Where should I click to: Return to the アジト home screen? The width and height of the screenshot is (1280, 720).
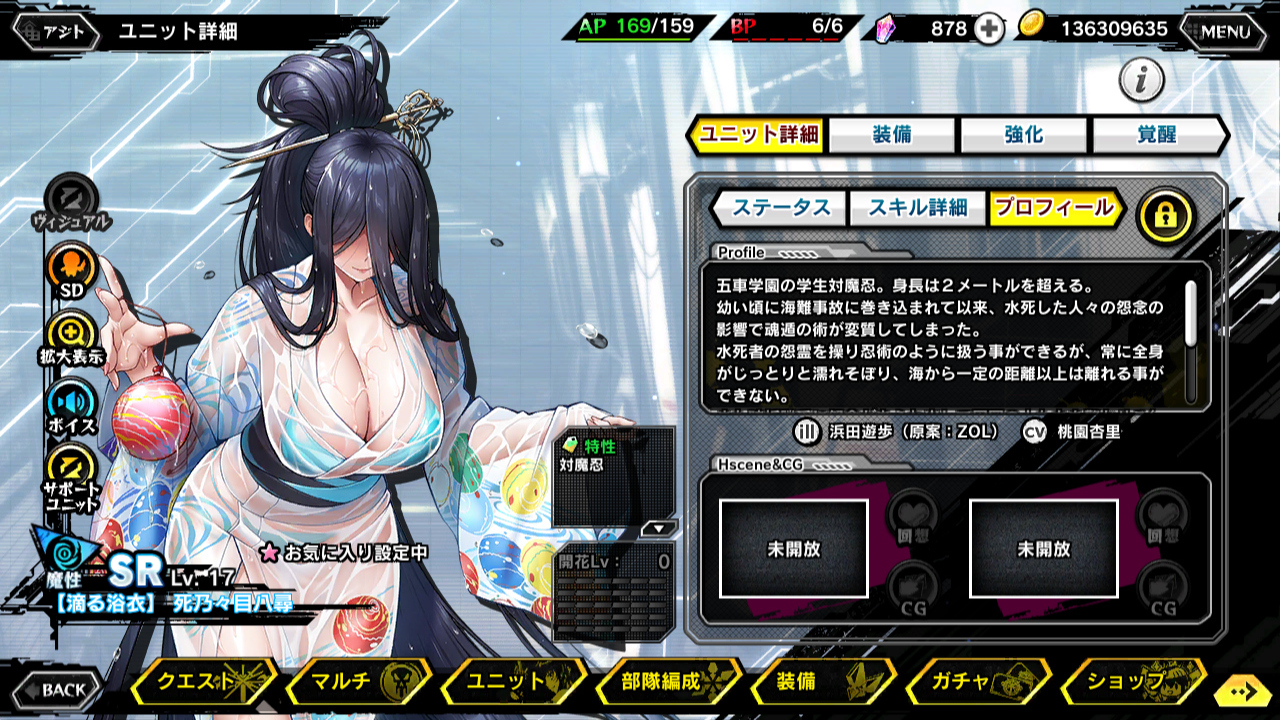57,31
